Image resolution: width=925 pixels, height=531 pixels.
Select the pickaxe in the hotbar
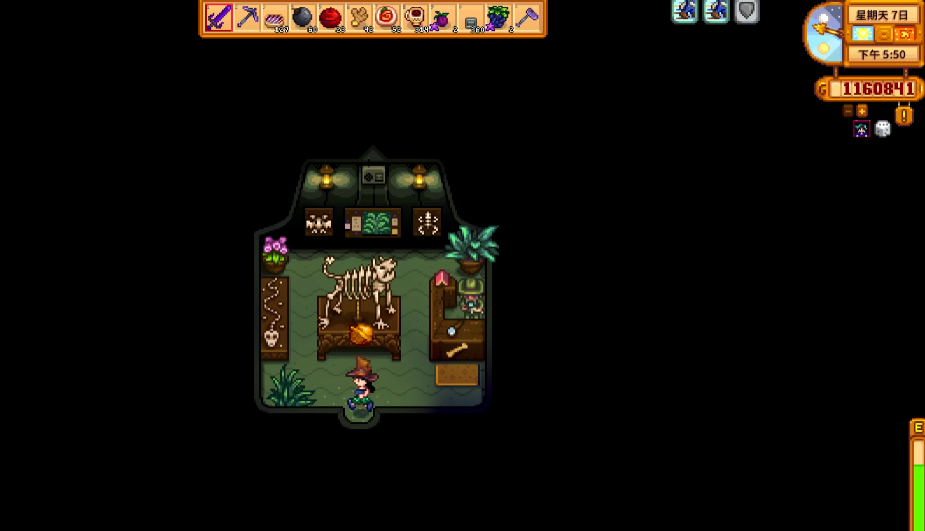(247, 18)
